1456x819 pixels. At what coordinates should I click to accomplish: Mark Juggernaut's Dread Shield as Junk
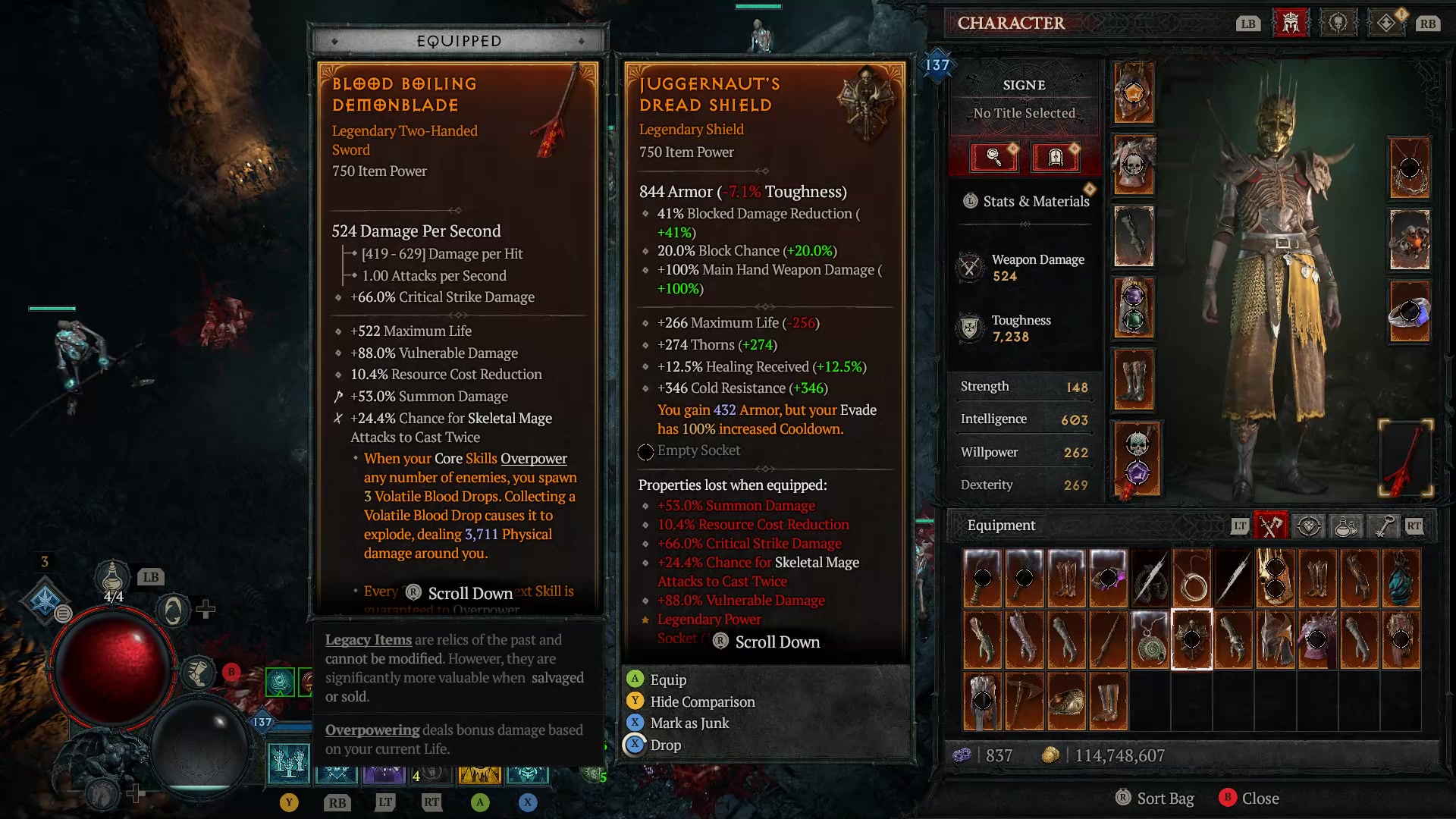(x=689, y=723)
